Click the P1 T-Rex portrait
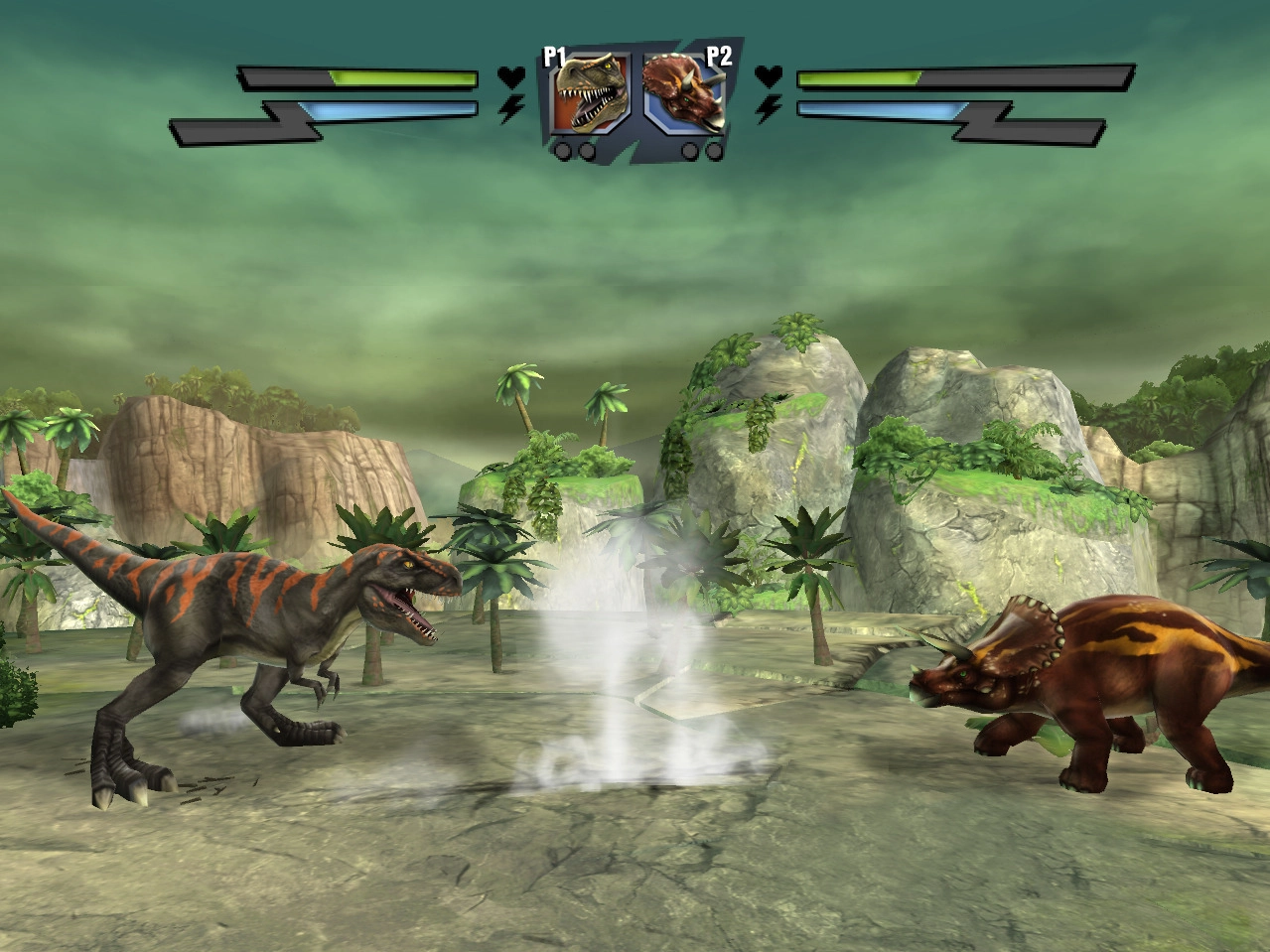Screen dimensions: 1270x952 pyautogui.click(x=592, y=93)
